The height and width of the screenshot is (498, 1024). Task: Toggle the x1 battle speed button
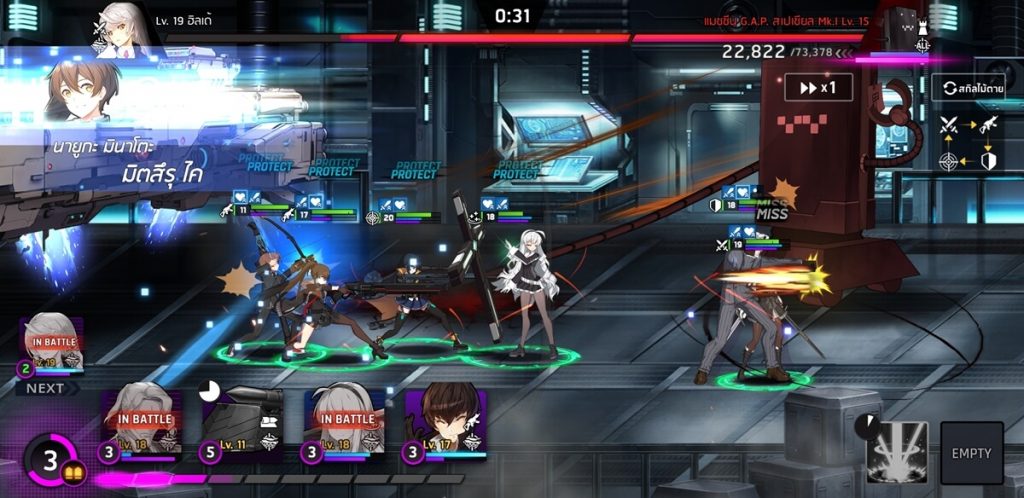click(818, 87)
